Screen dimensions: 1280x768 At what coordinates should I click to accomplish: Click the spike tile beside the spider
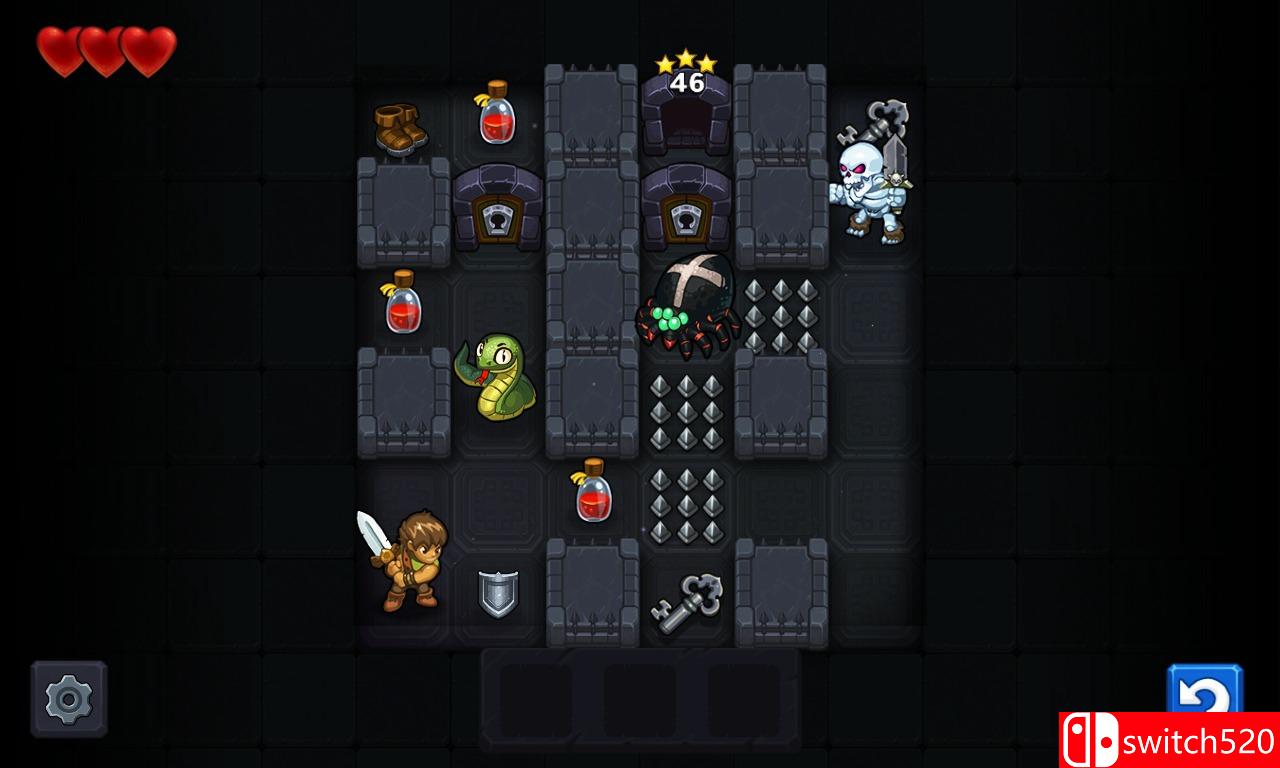pos(780,310)
